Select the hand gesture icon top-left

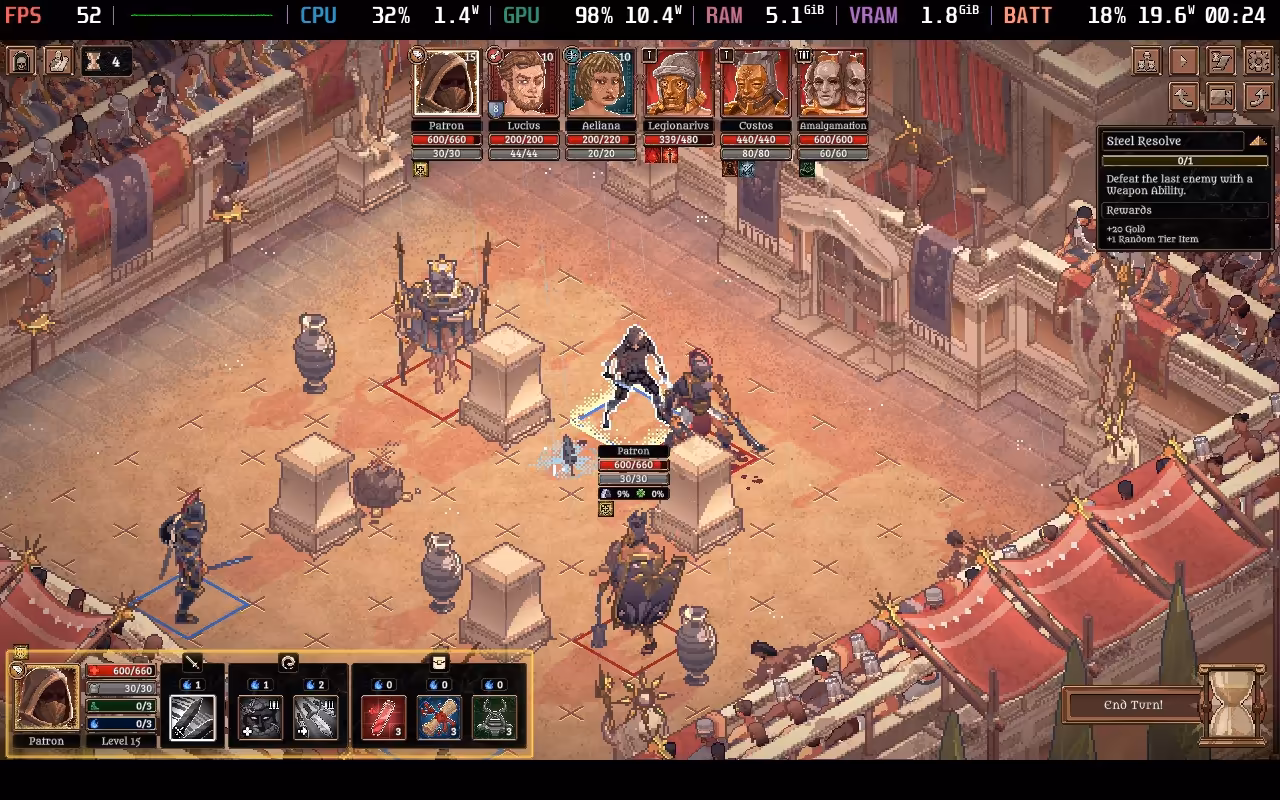58,60
